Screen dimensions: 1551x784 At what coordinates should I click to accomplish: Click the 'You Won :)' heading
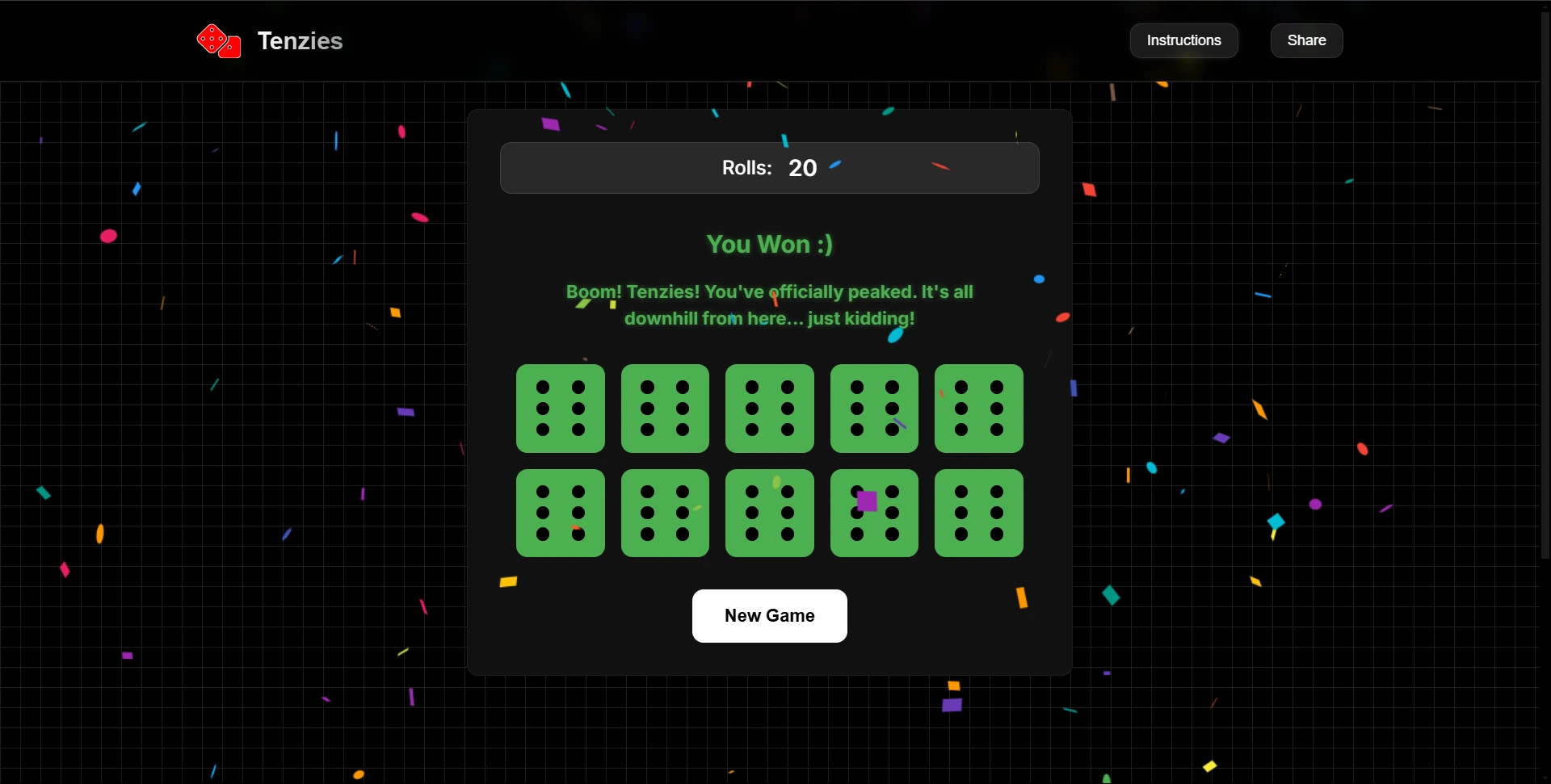tap(768, 245)
